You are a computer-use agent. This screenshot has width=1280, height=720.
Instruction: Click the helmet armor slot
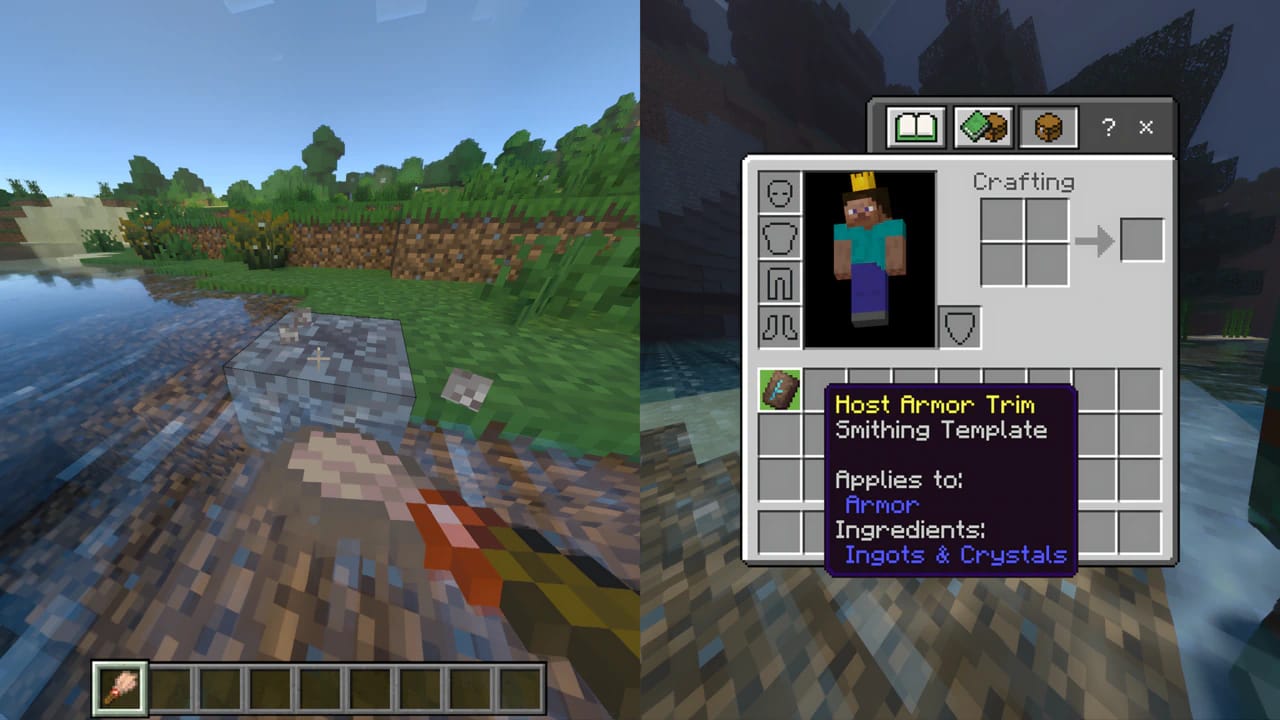[x=779, y=194]
